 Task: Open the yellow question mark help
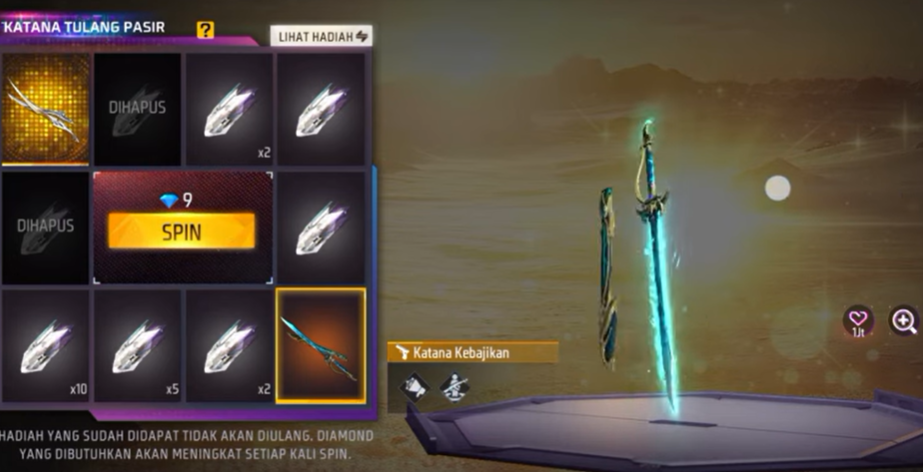(205, 30)
